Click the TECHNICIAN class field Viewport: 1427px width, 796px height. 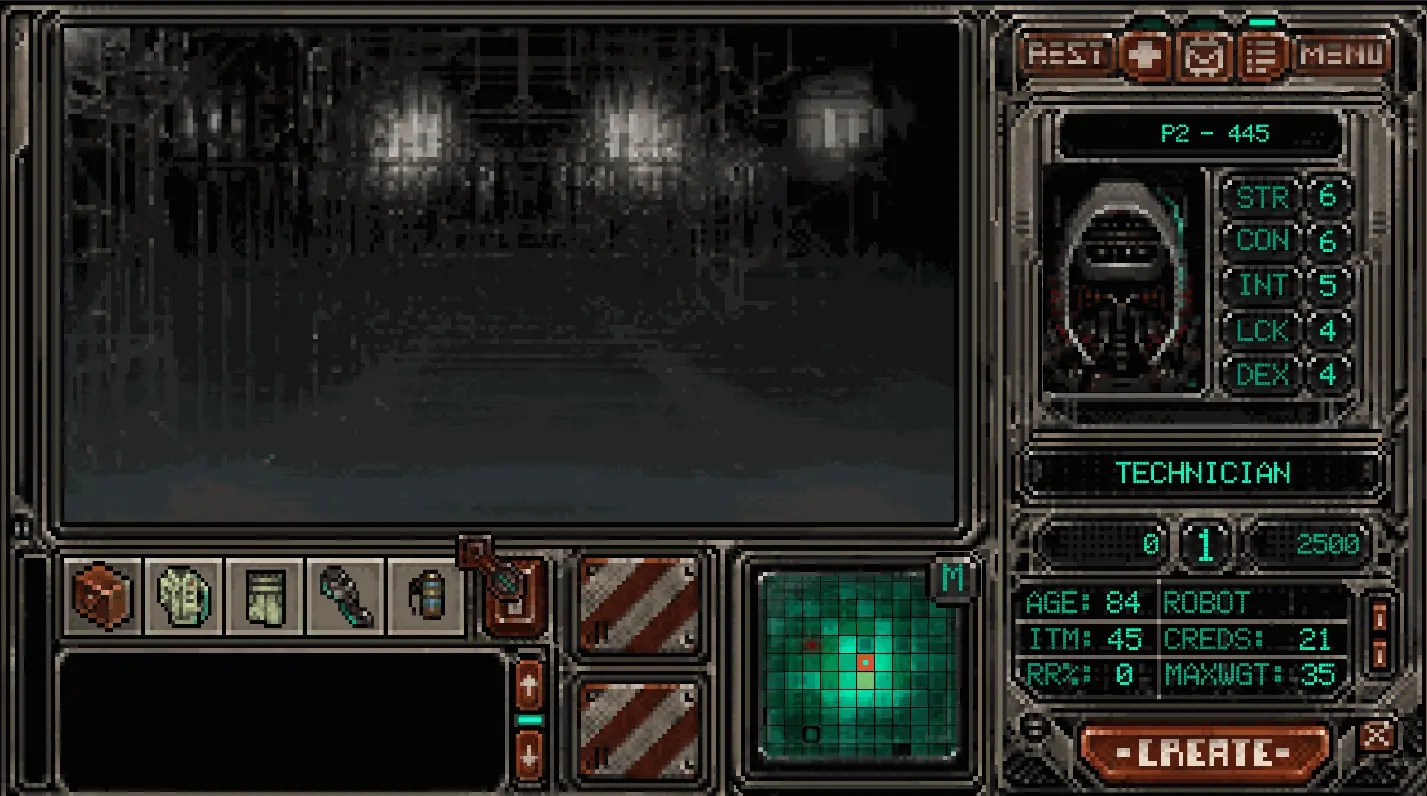coord(1202,473)
